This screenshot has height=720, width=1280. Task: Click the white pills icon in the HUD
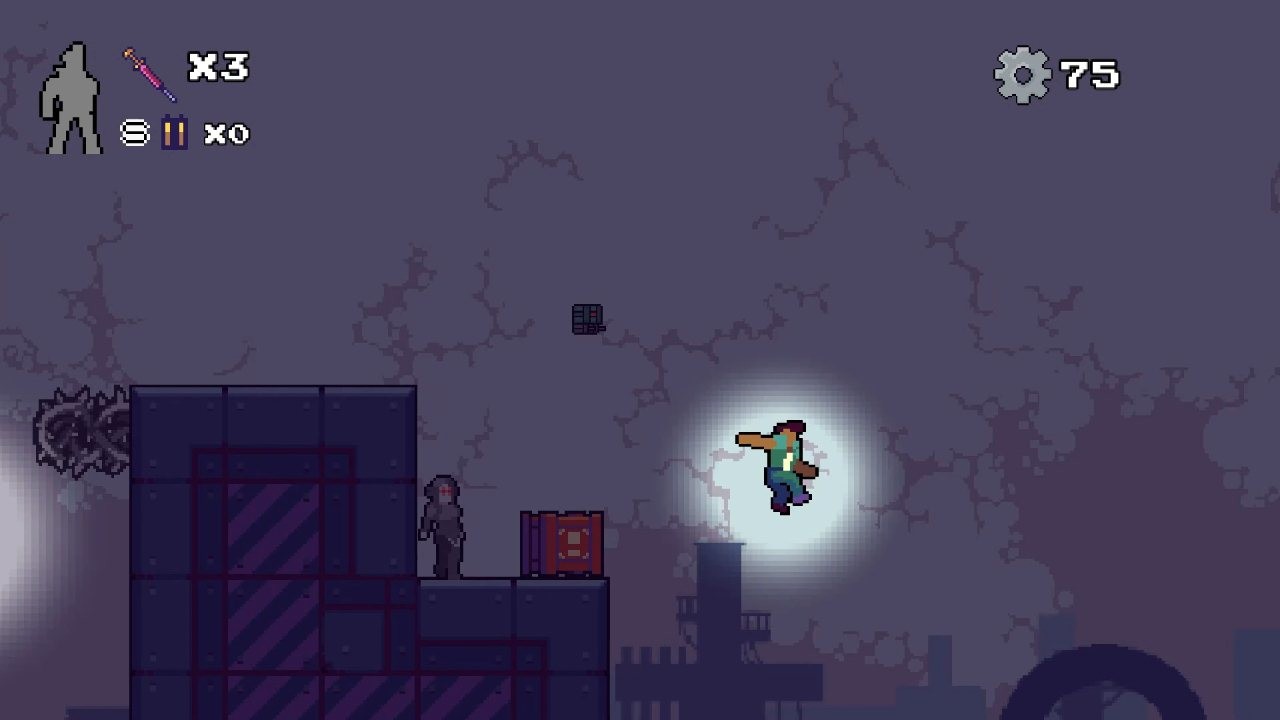pos(133,132)
